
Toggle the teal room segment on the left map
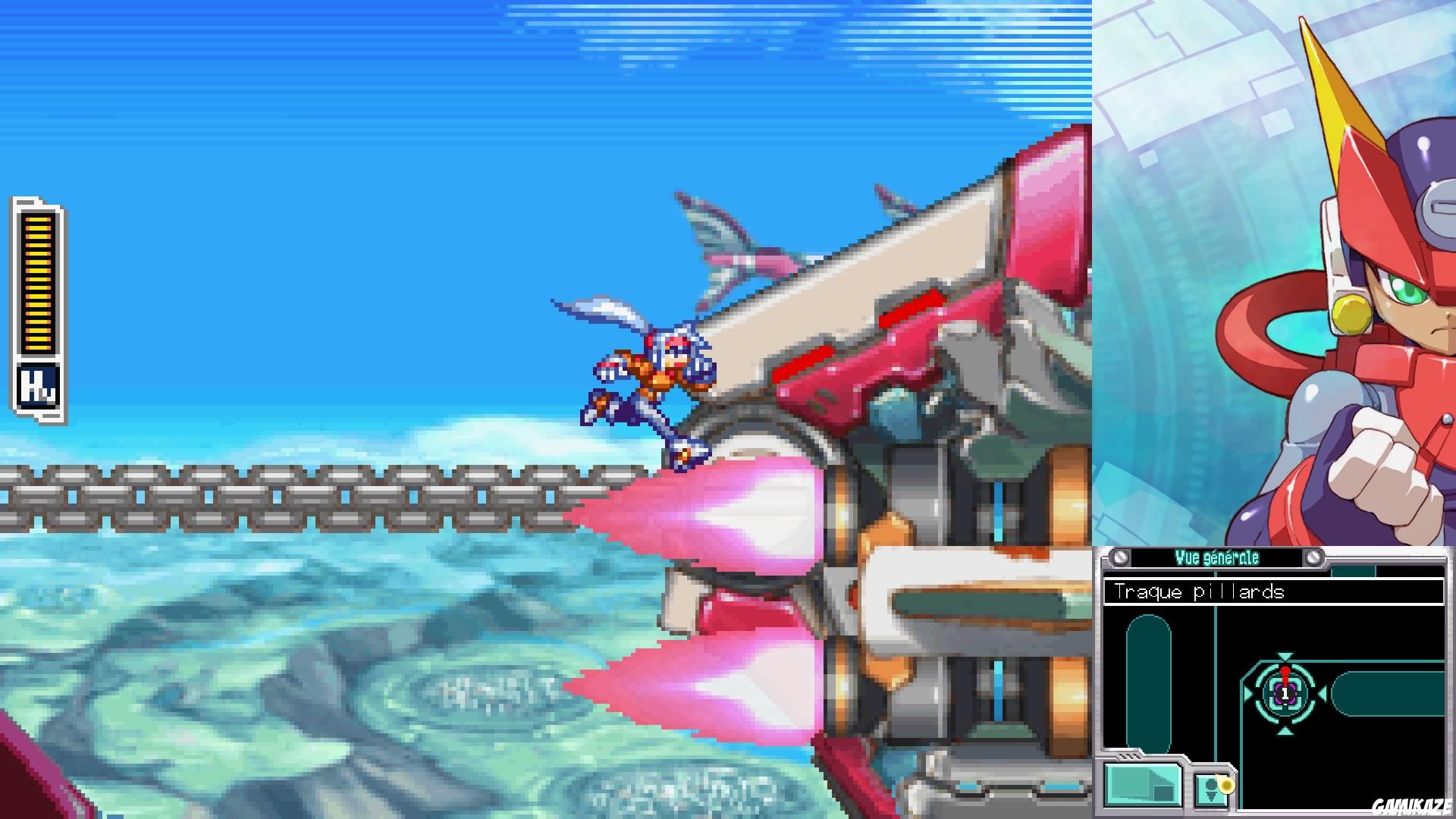(1148, 679)
